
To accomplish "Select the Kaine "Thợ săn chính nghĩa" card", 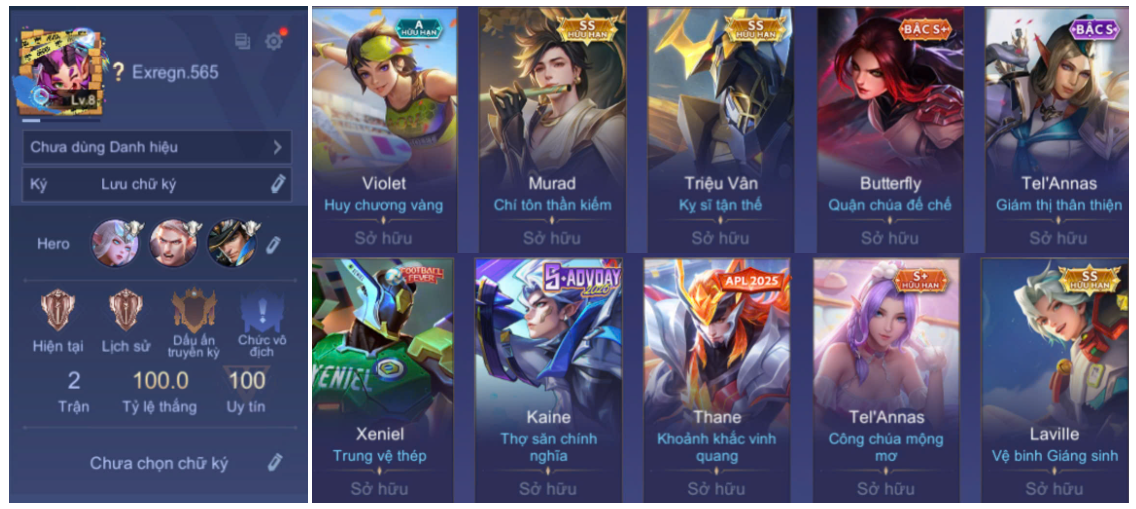I will [x=548, y=378].
